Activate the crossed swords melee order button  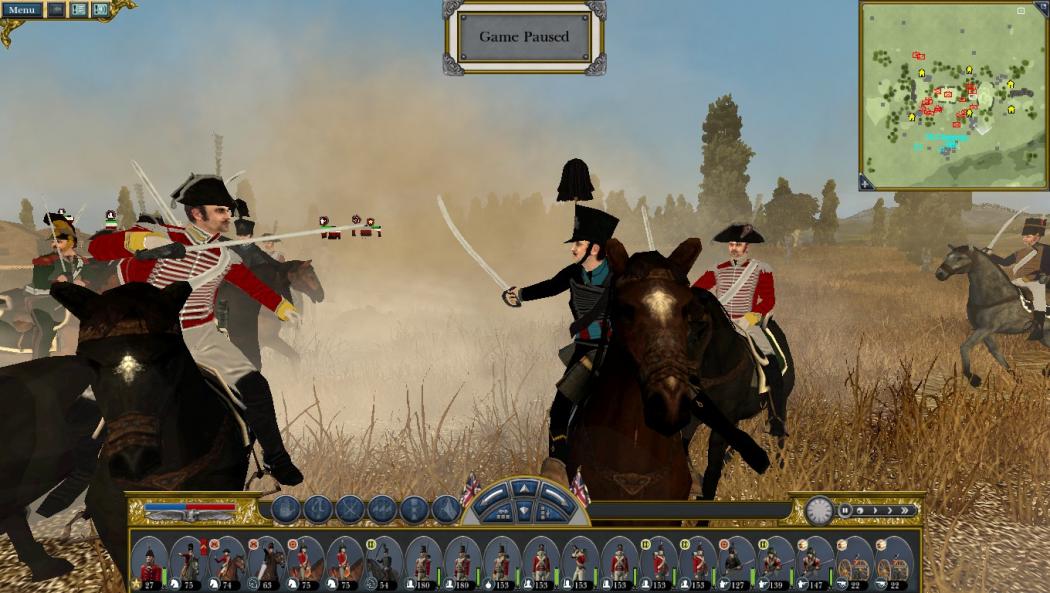click(350, 509)
